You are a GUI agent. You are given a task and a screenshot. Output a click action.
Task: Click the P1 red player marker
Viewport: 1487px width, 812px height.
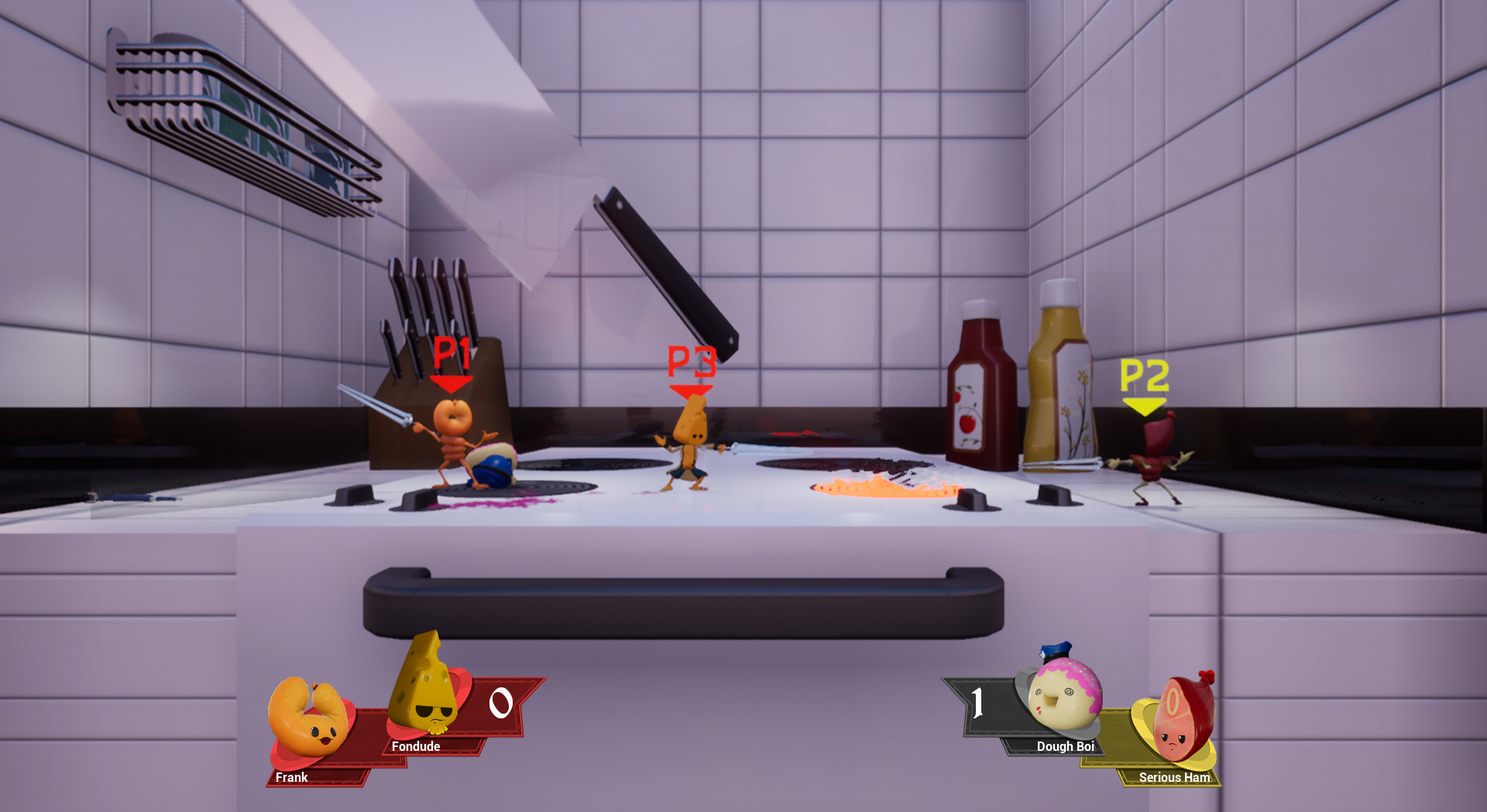(452, 364)
